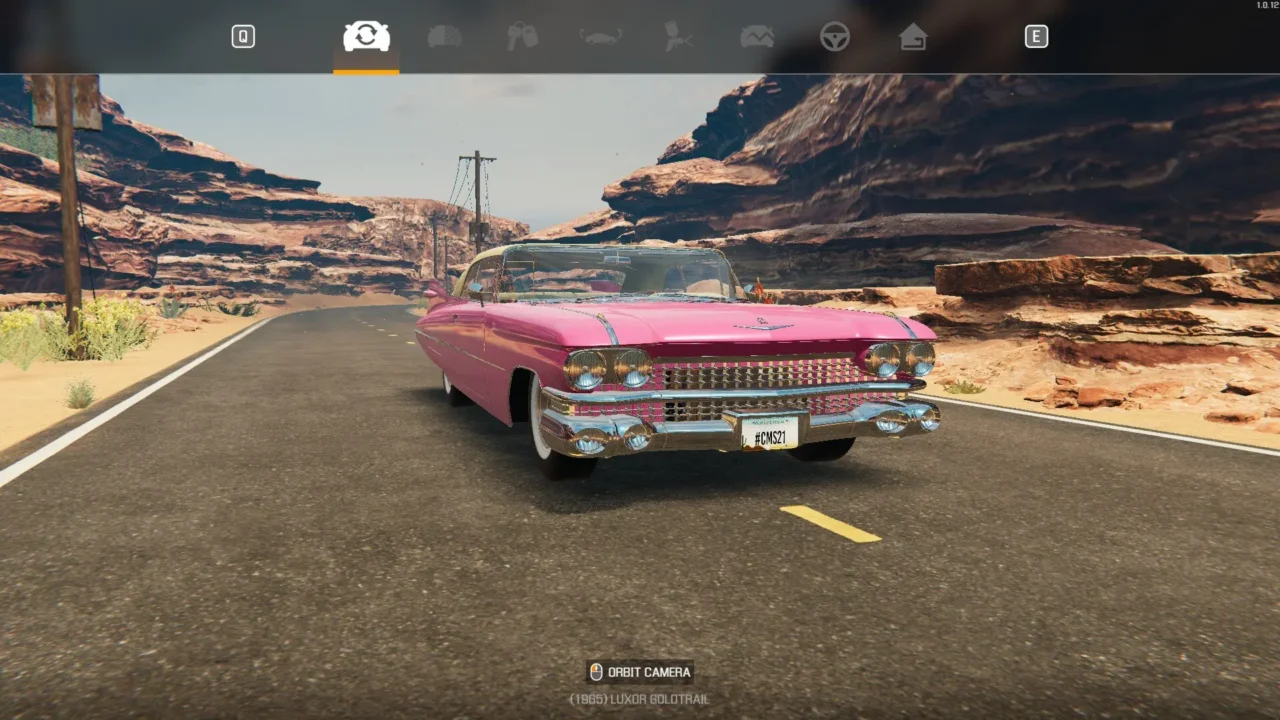This screenshot has height=720, width=1280.
Task: Open the car condition graph tab
Action: 757,37
